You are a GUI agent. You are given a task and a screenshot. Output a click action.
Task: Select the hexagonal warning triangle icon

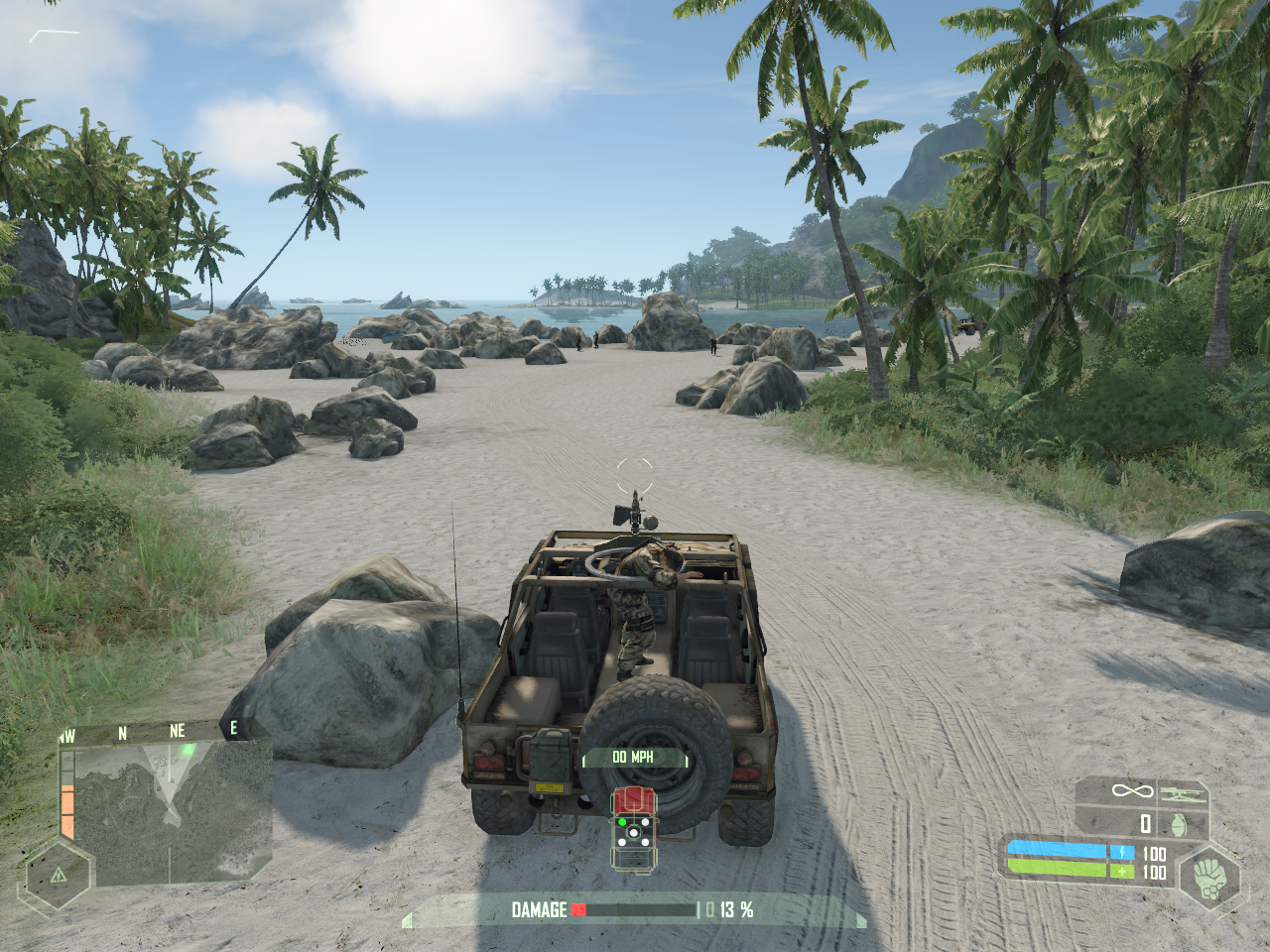tap(58, 876)
